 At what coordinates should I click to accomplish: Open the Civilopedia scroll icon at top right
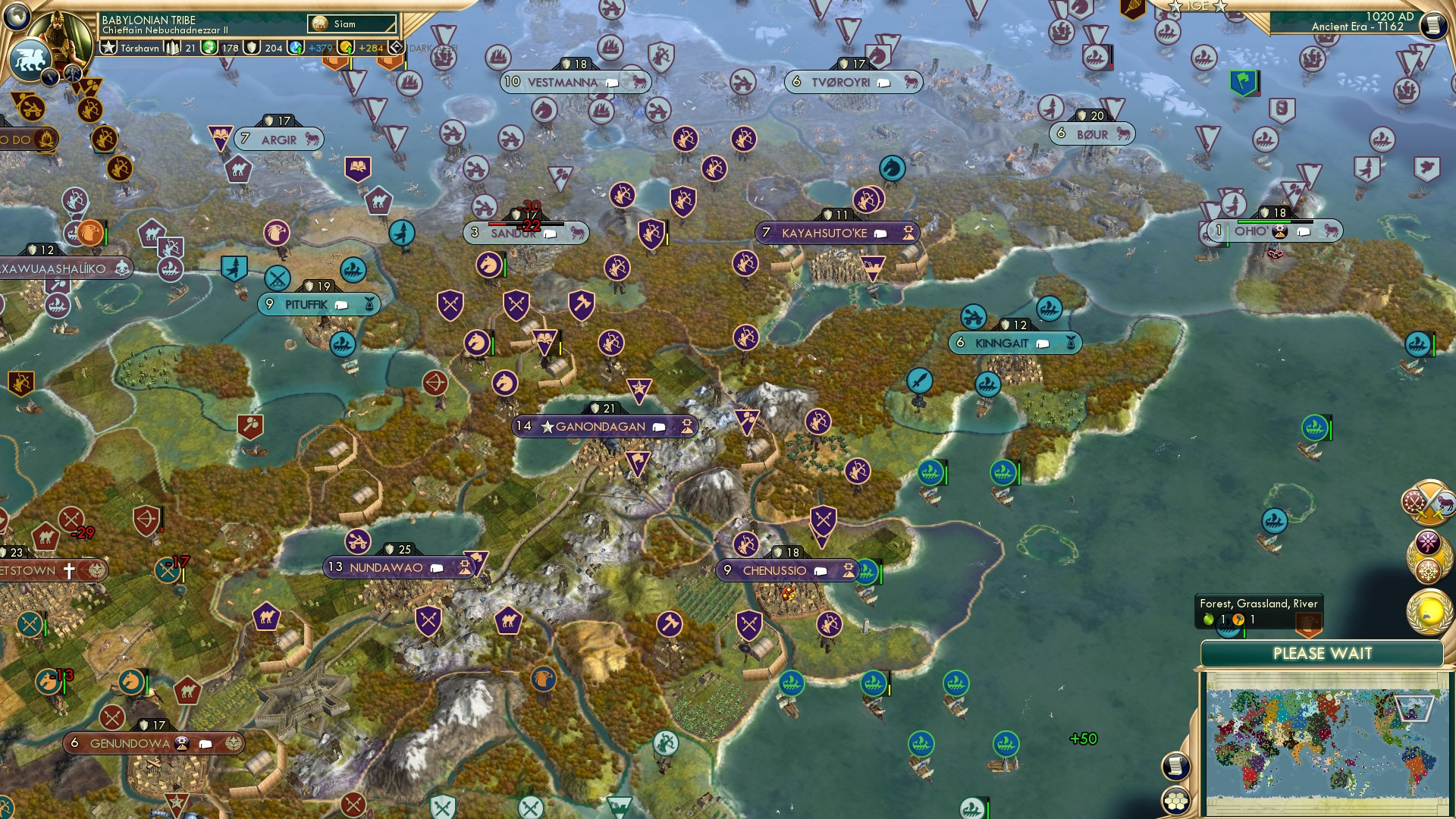(x=1435, y=24)
